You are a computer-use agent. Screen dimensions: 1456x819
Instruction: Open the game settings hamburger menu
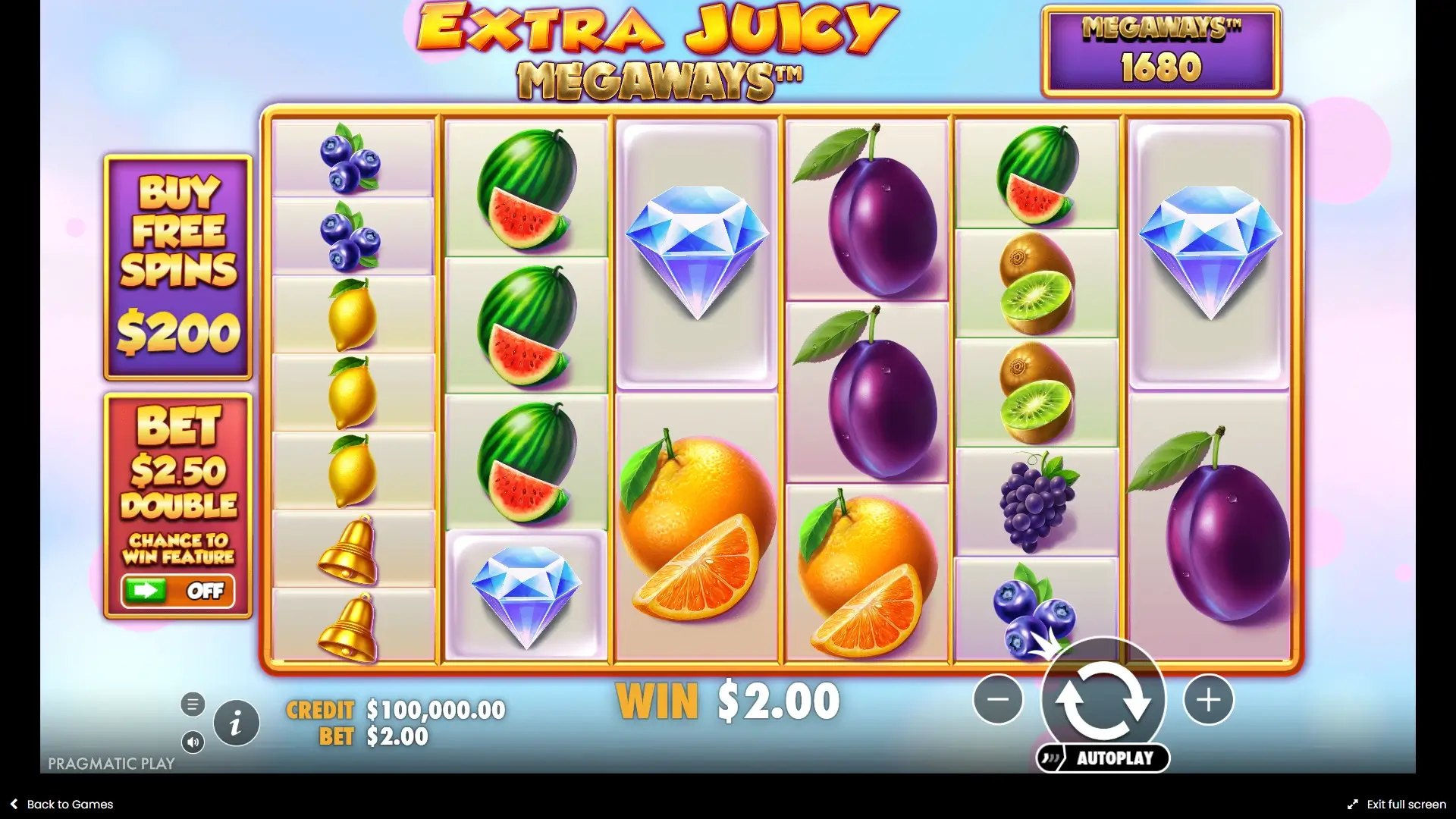pos(193,704)
